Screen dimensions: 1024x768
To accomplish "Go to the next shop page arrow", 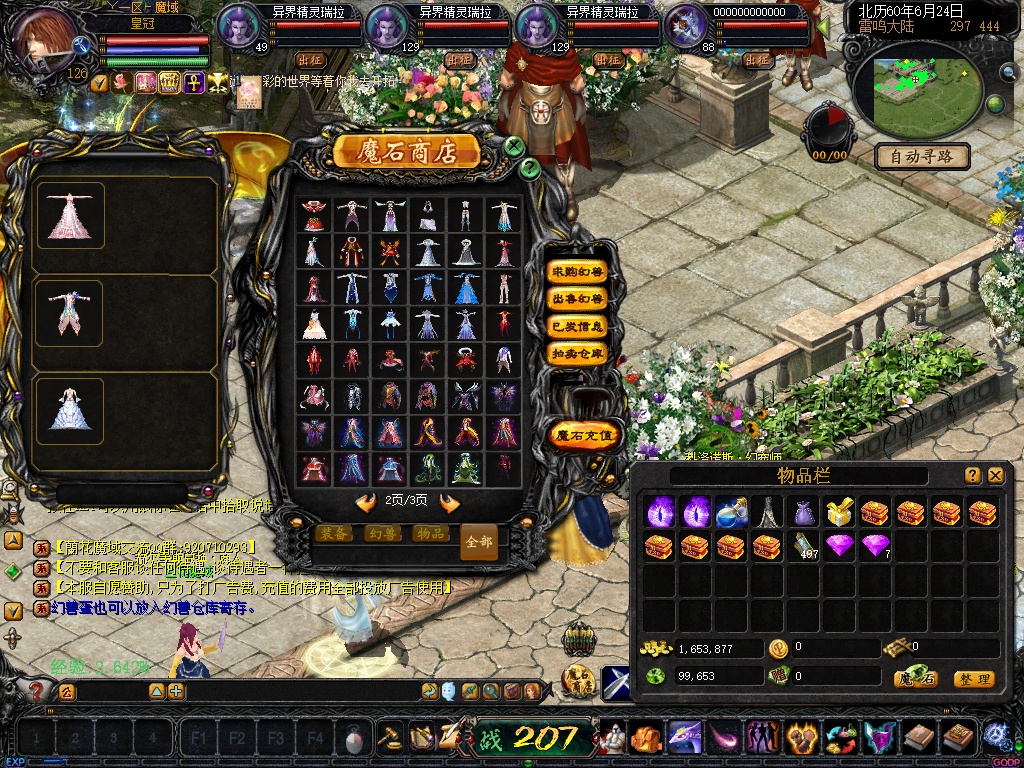I will (x=449, y=502).
